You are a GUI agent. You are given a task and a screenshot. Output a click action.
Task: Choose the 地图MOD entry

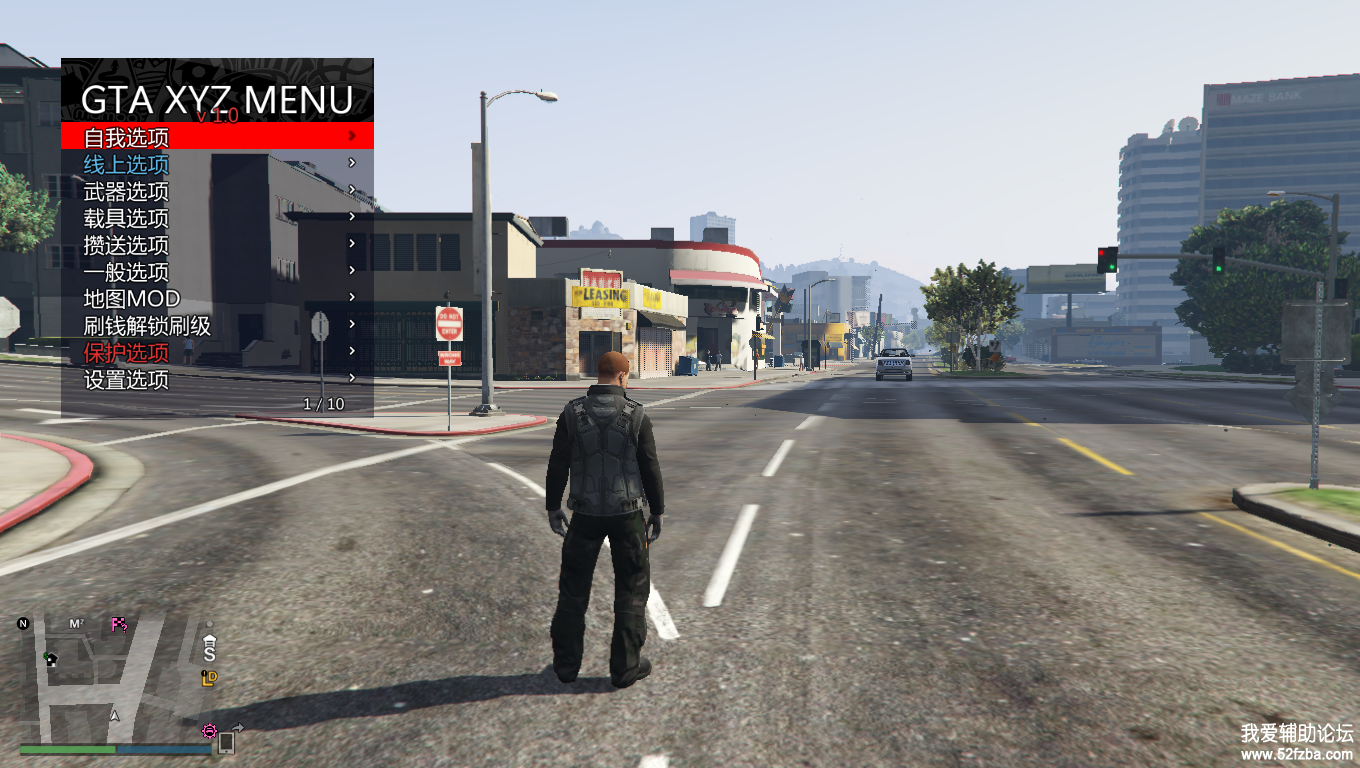(132, 299)
